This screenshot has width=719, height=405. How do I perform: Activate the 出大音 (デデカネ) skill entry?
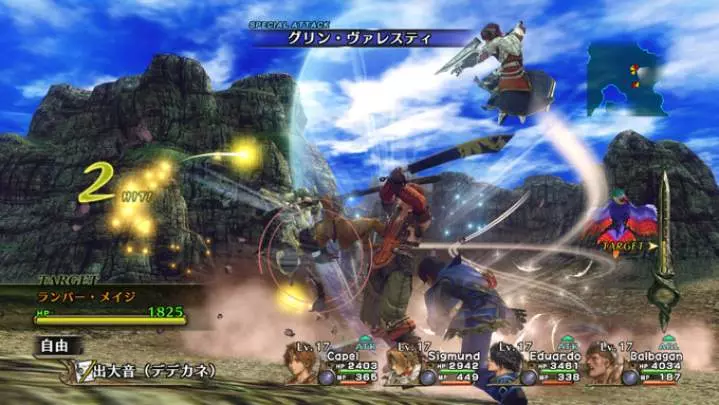pos(150,371)
